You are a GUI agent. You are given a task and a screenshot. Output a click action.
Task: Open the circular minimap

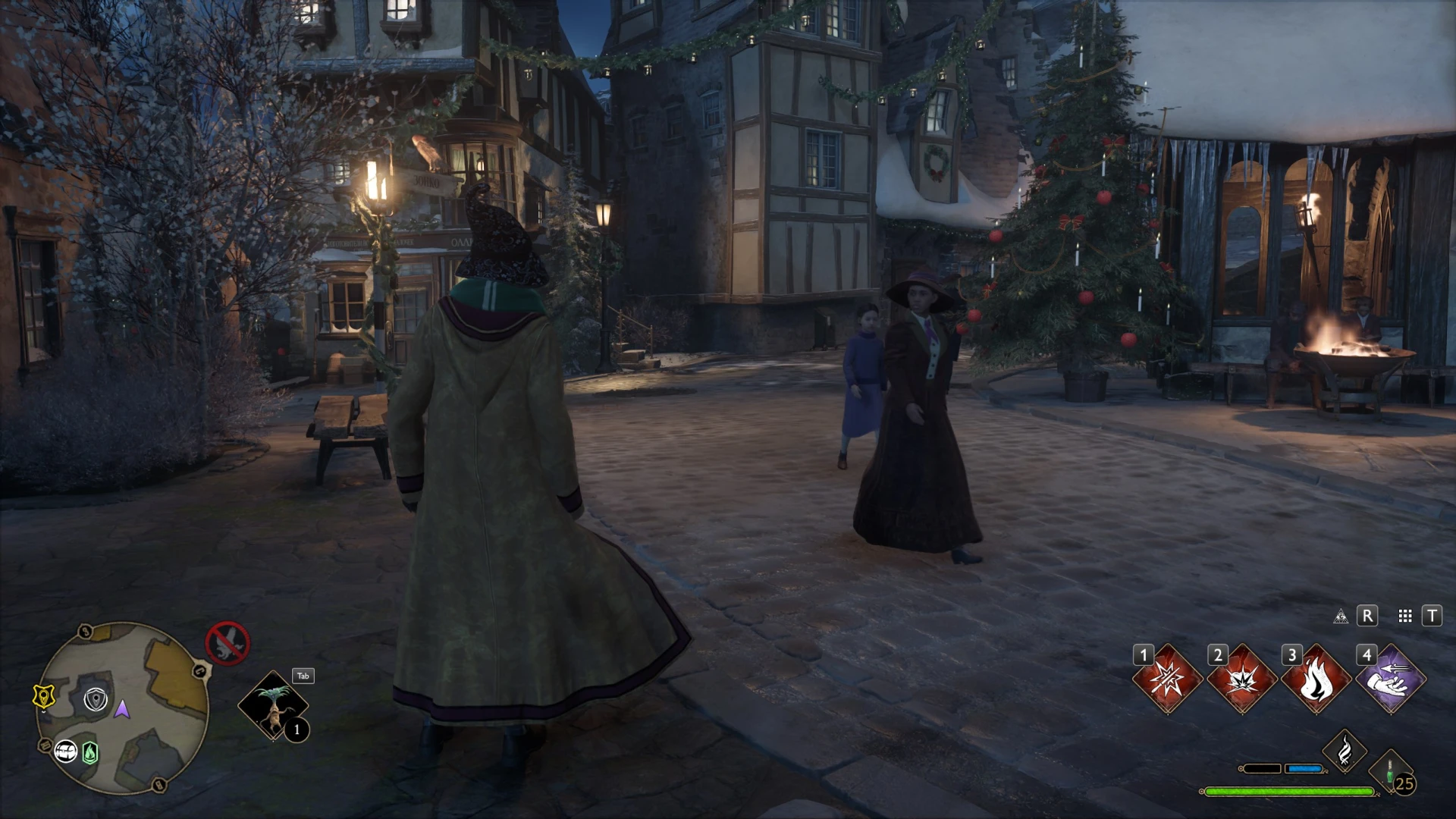123,707
